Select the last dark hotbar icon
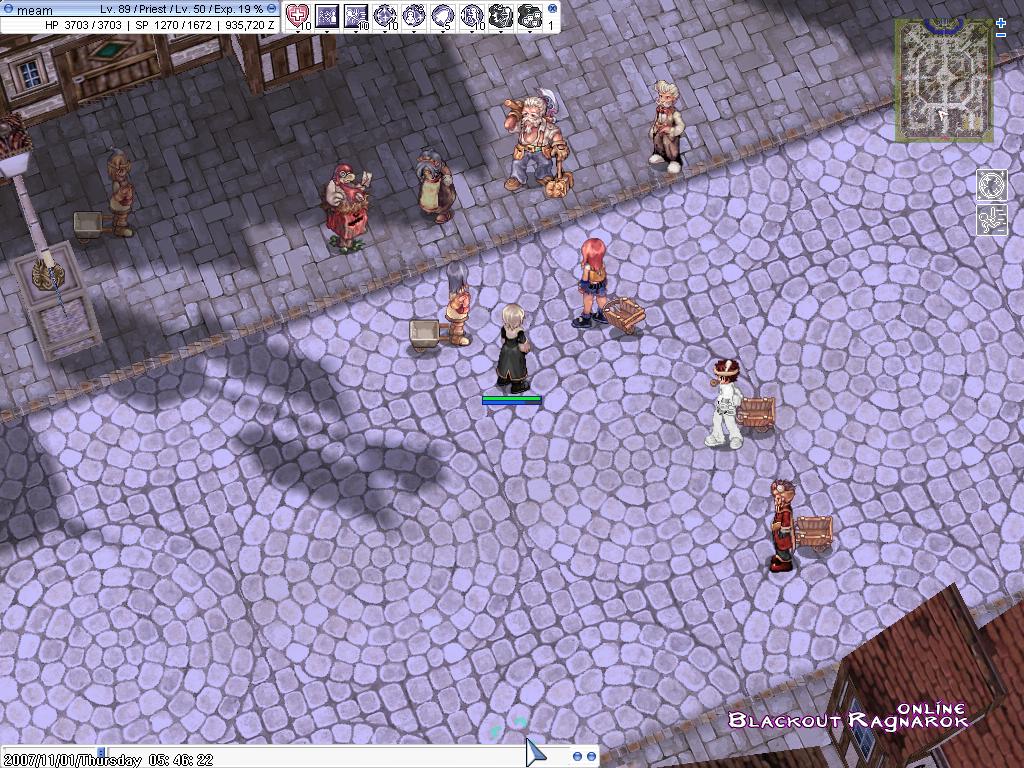 pyautogui.click(x=531, y=15)
